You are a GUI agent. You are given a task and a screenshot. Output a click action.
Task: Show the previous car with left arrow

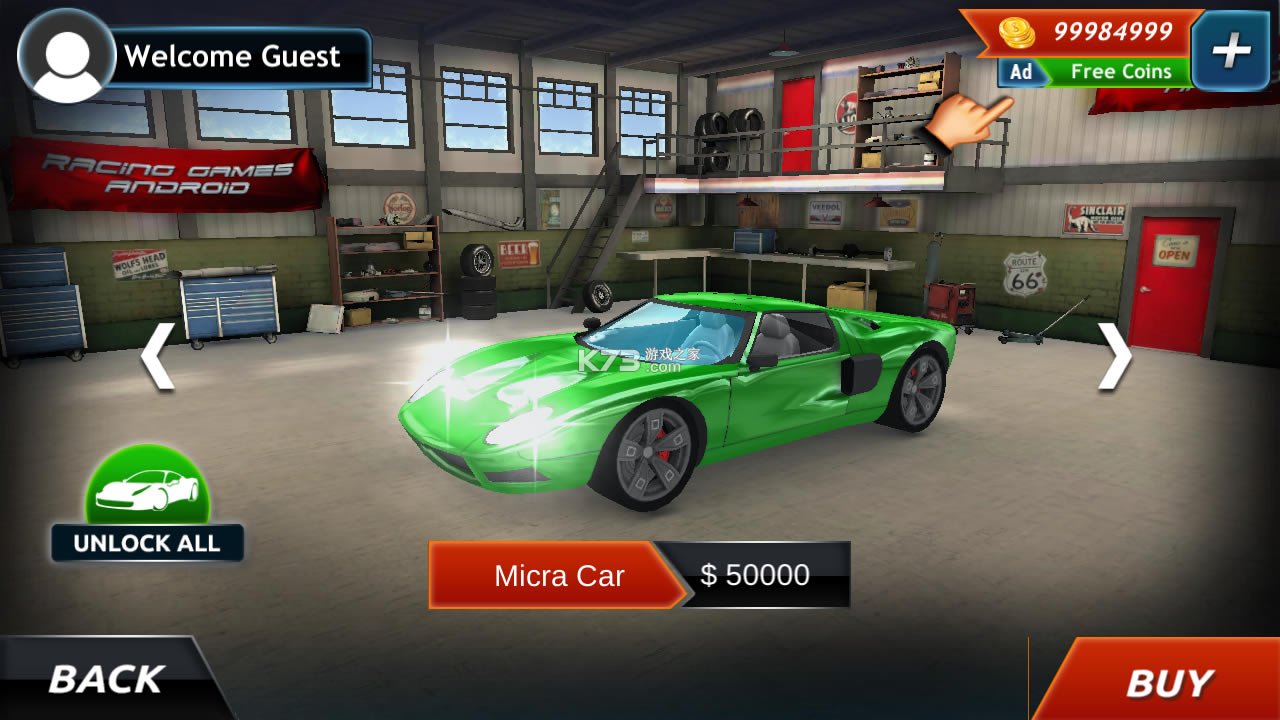tap(157, 355)
